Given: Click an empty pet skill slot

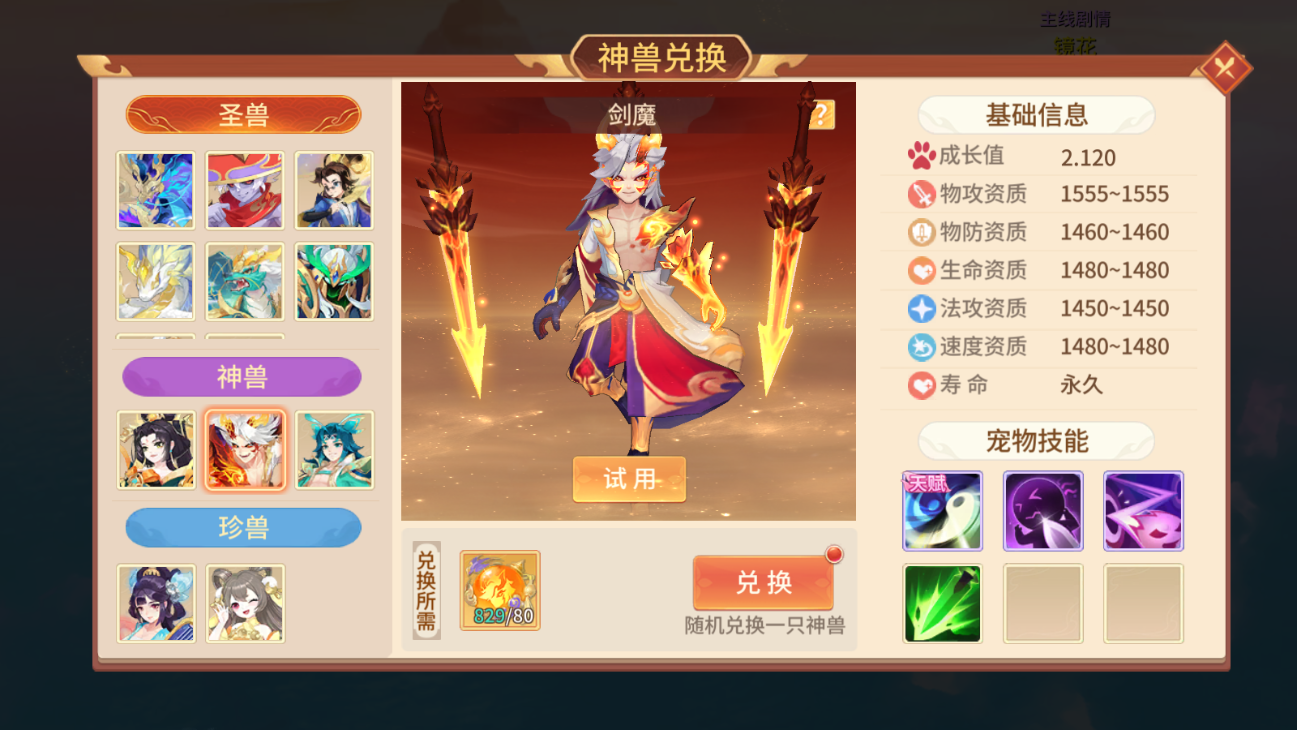Looking at the screenshot, I should coord(1042,604).
